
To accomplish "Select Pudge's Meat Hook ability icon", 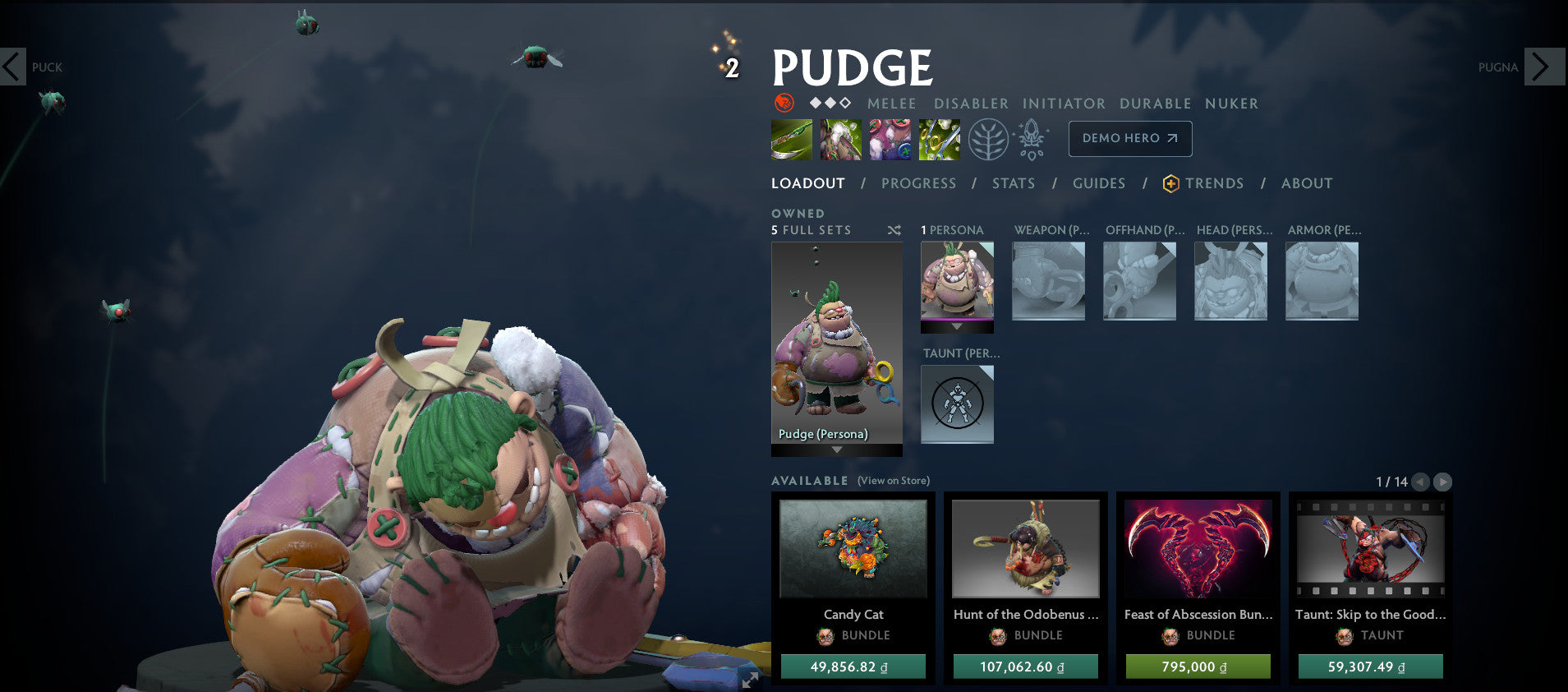I will (x=793, y=138).
